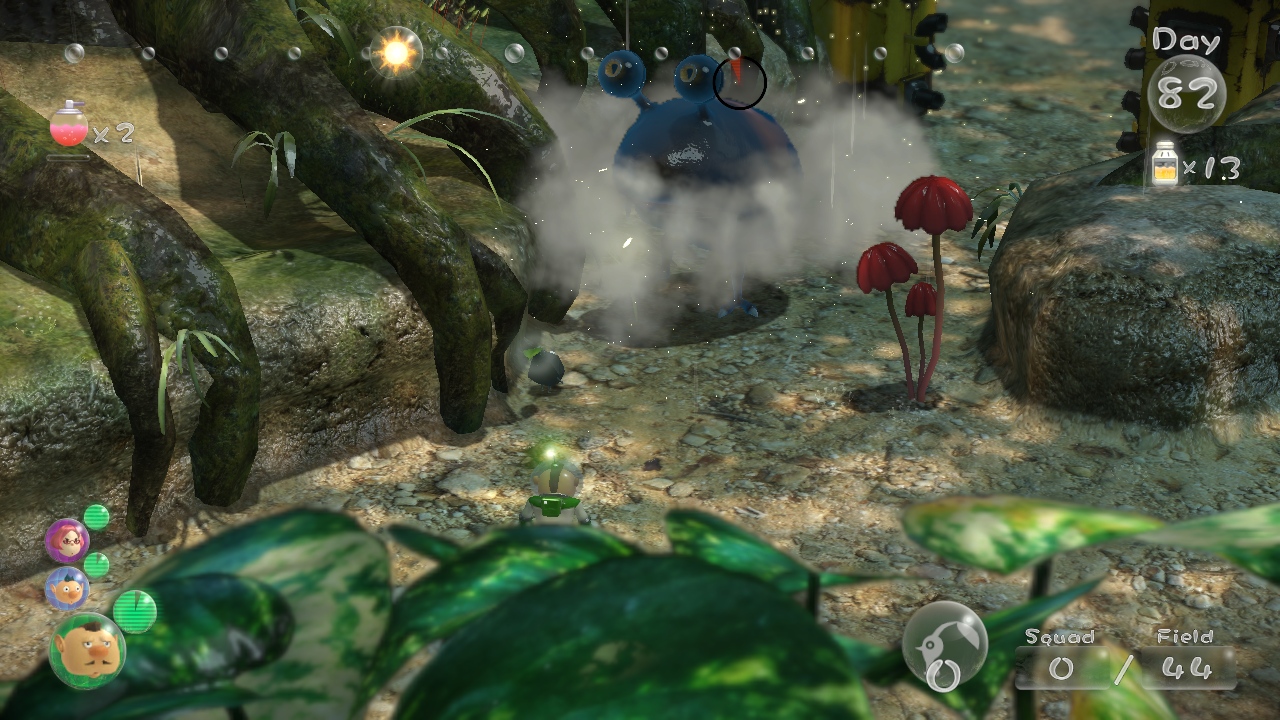Viewport: 1280px width, 720px height.
Task: Click the standby Pikmin bubble icon
Action: 945,645
